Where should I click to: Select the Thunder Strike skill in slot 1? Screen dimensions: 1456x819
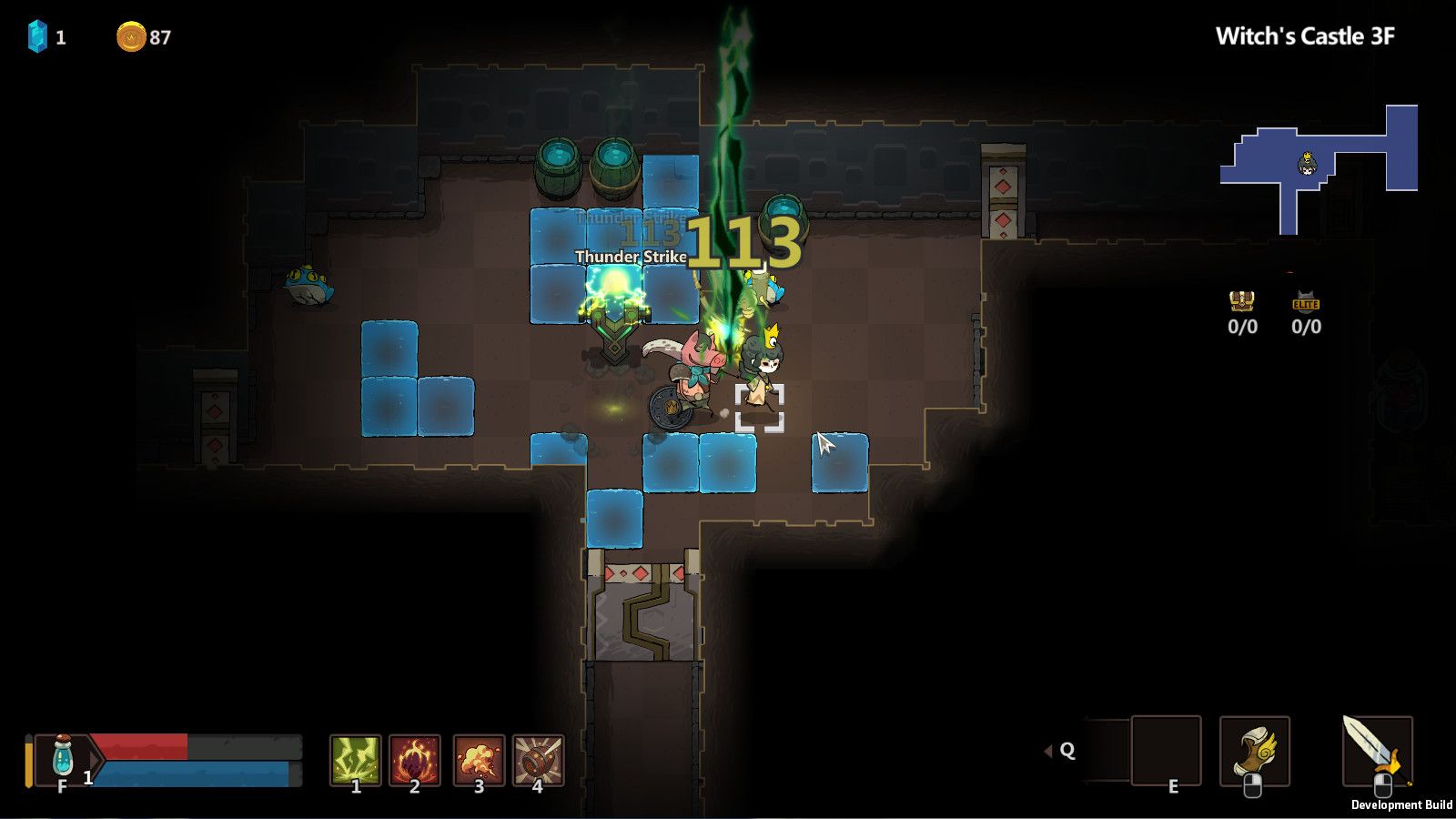(x=355, y=757)
